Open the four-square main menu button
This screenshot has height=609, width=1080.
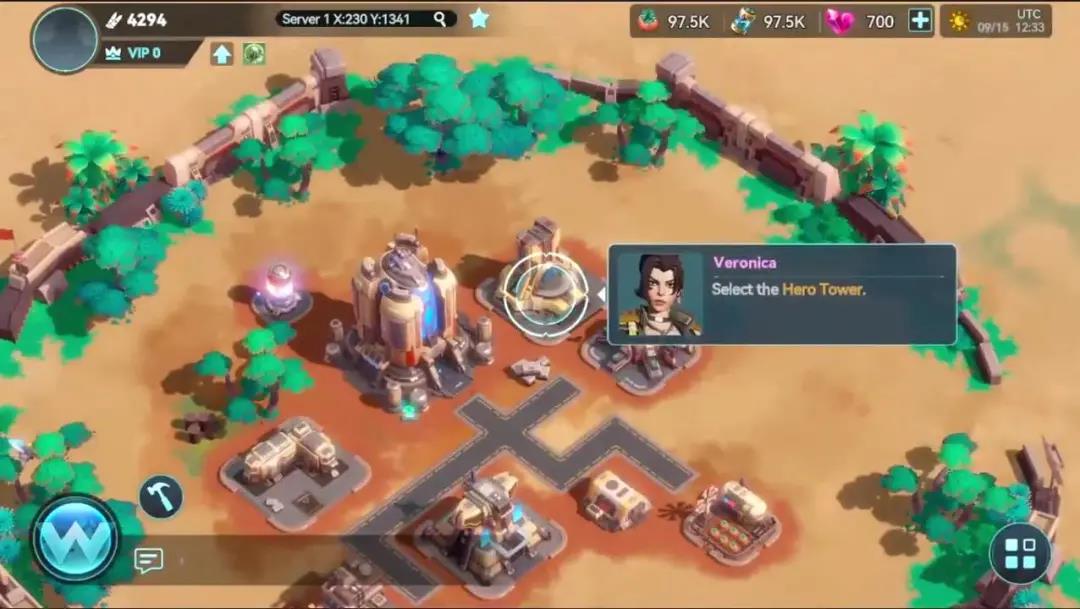click(1020, 553)
